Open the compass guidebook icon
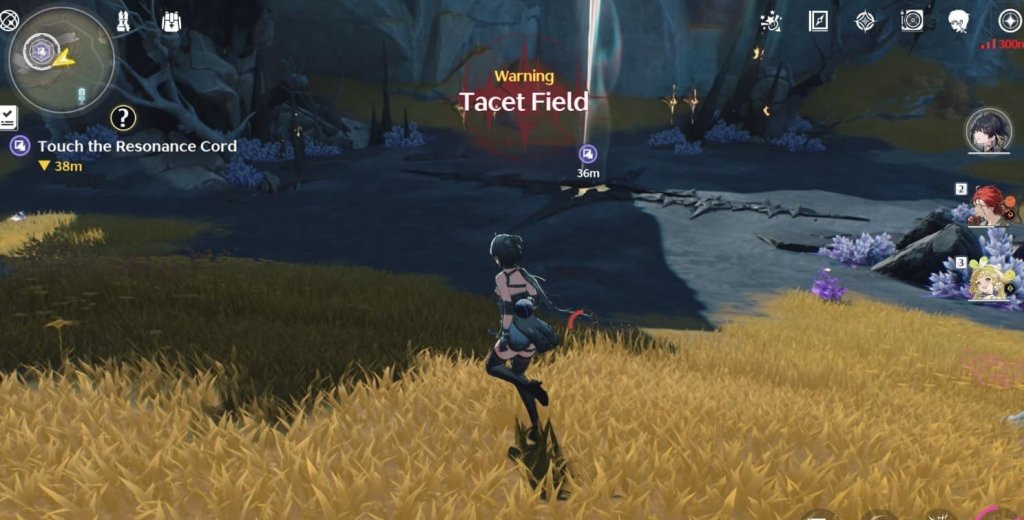The width and height of the screenshot is (1024, 520). click(818, 21)
